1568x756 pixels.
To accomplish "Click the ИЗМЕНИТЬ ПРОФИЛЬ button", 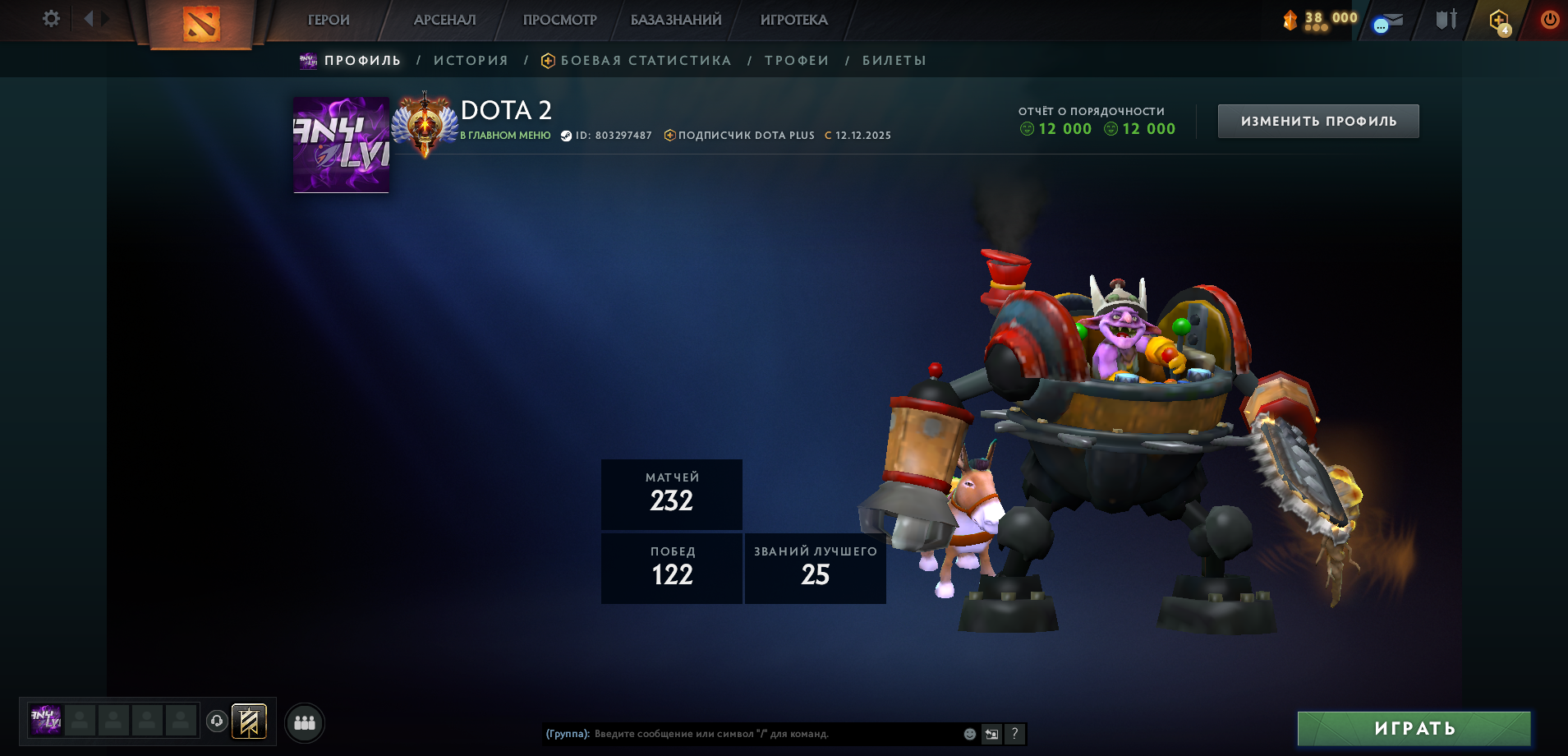I will click(x=1318, y=120).
